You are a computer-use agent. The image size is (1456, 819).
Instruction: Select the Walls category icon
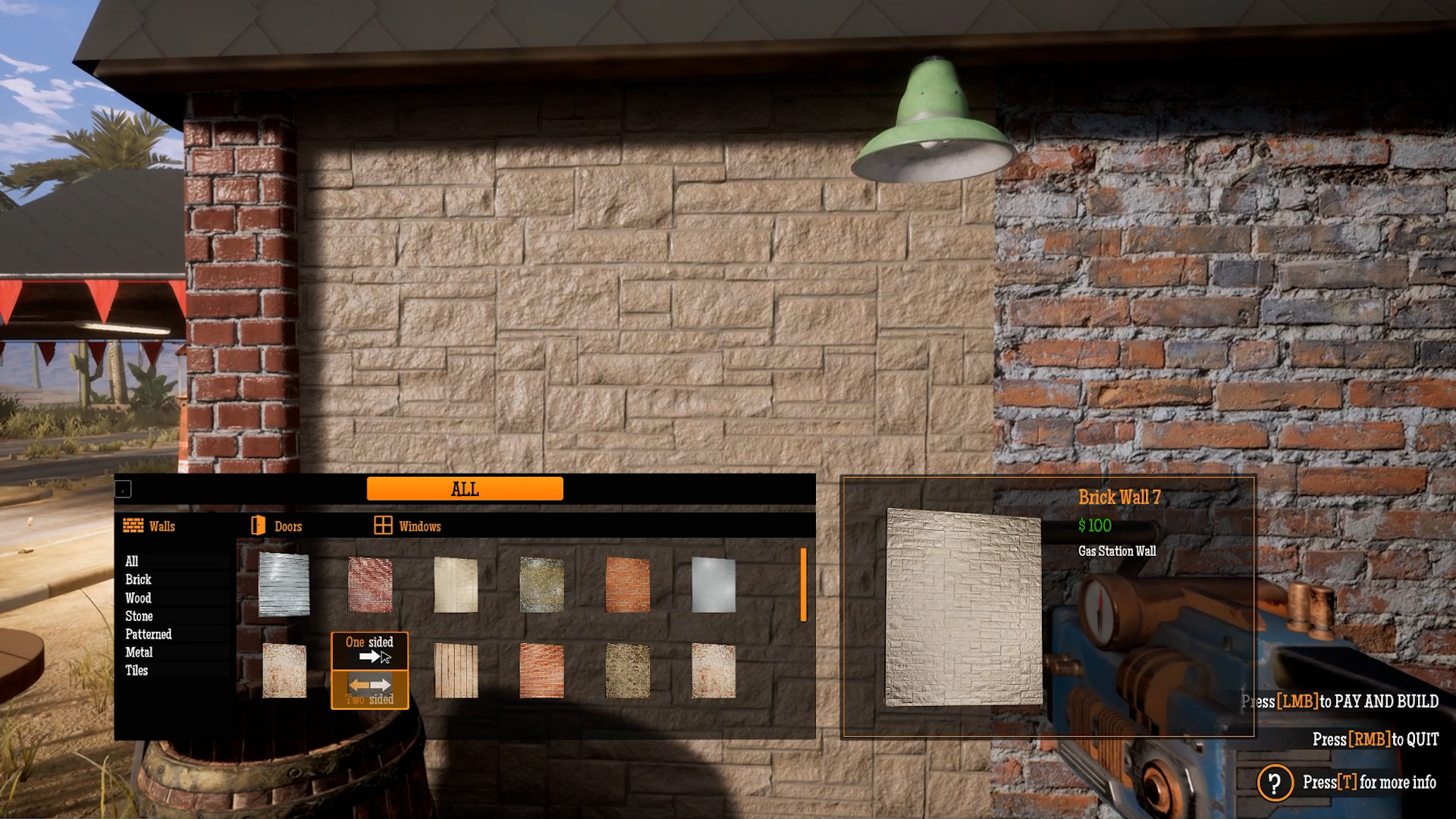pos(135,525)
